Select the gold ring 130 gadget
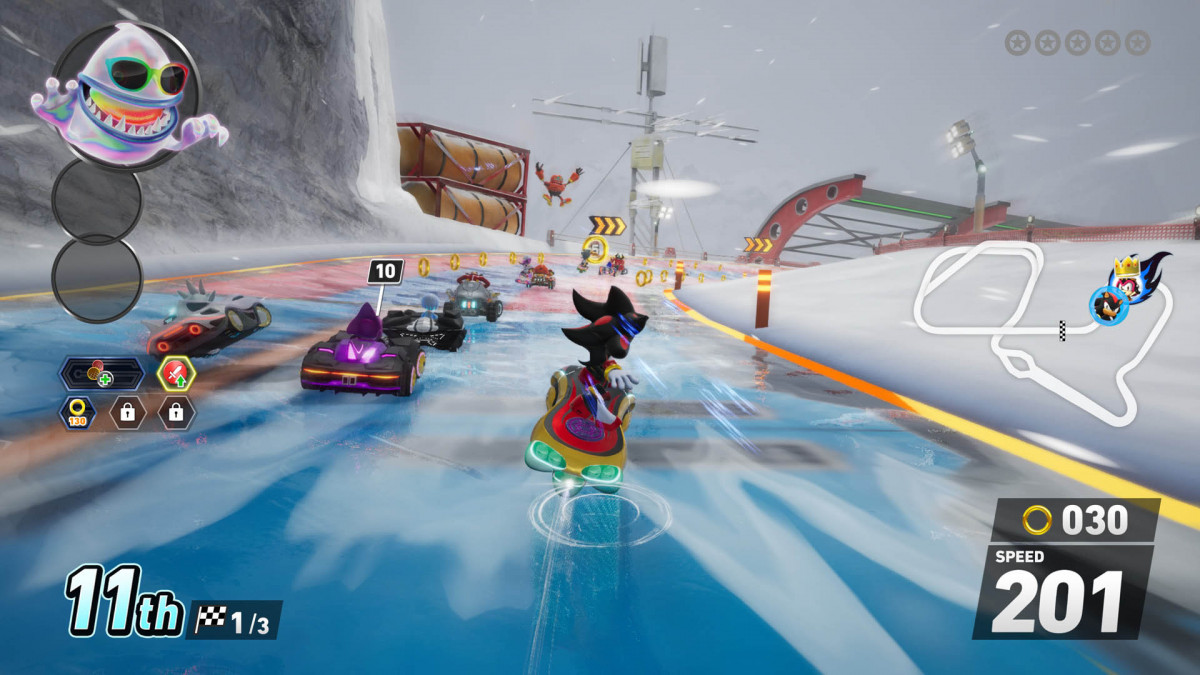1200x675 pixels. tap(75, 411)
